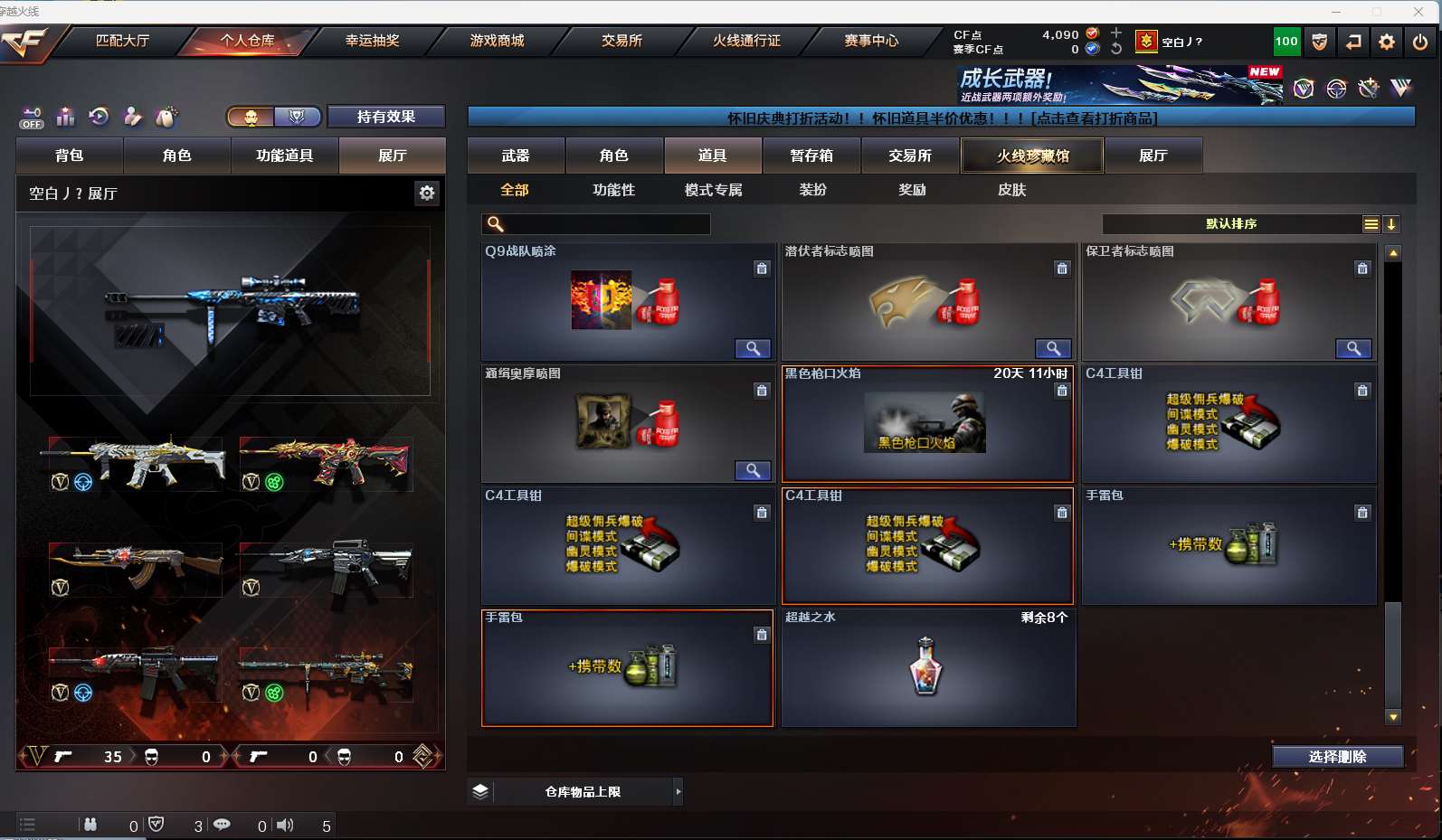Switch to 火线珍藏馆 collection tab

1032,156
